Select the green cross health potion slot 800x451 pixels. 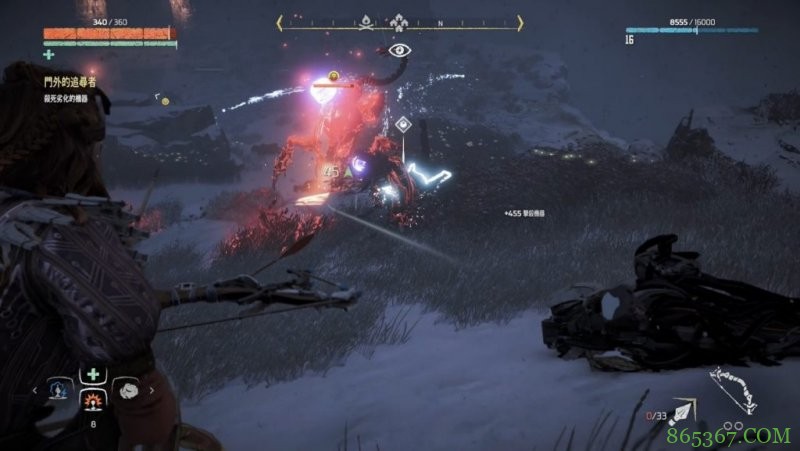coord(92,375)
